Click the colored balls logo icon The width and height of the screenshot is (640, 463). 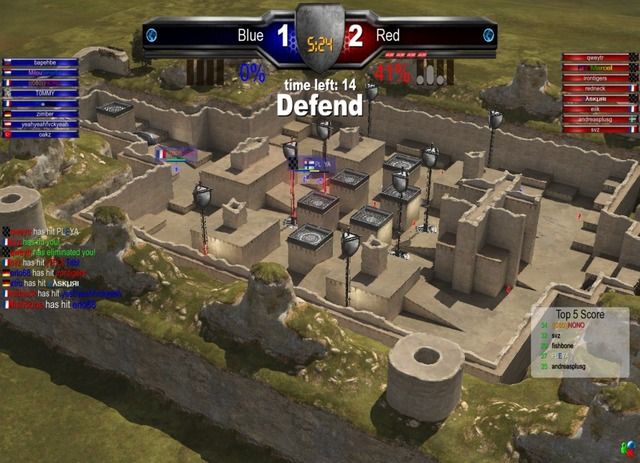tap(623, 445)
